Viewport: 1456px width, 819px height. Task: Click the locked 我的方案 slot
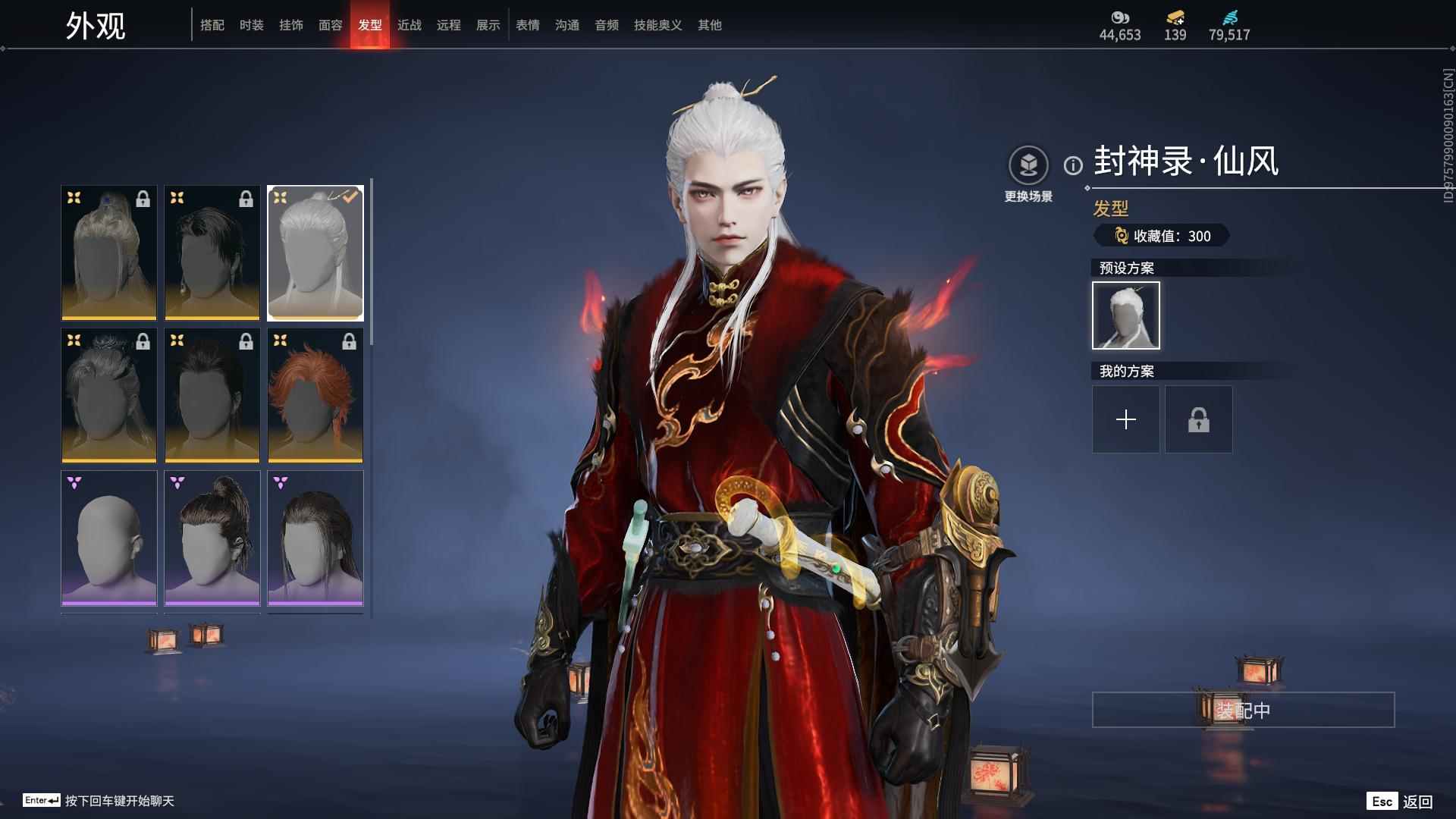tap(1198, 419)
